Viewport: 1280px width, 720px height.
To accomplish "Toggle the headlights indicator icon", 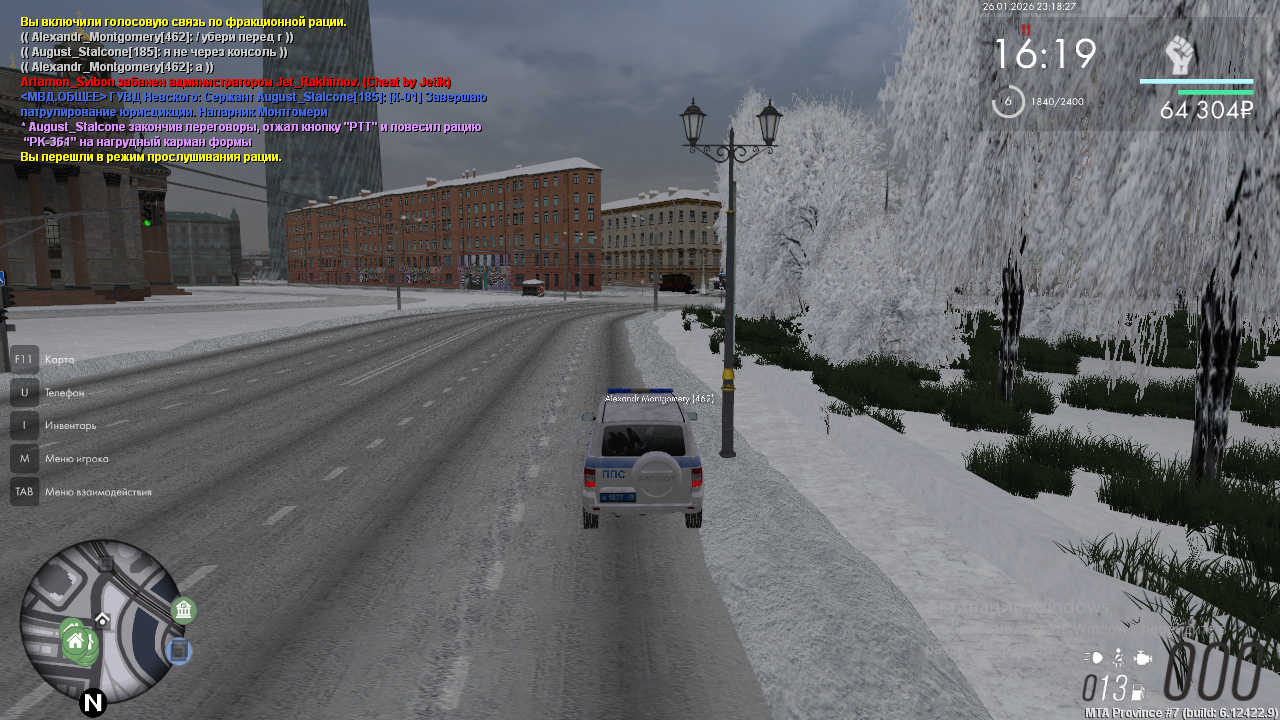I will pos(1093,658).
